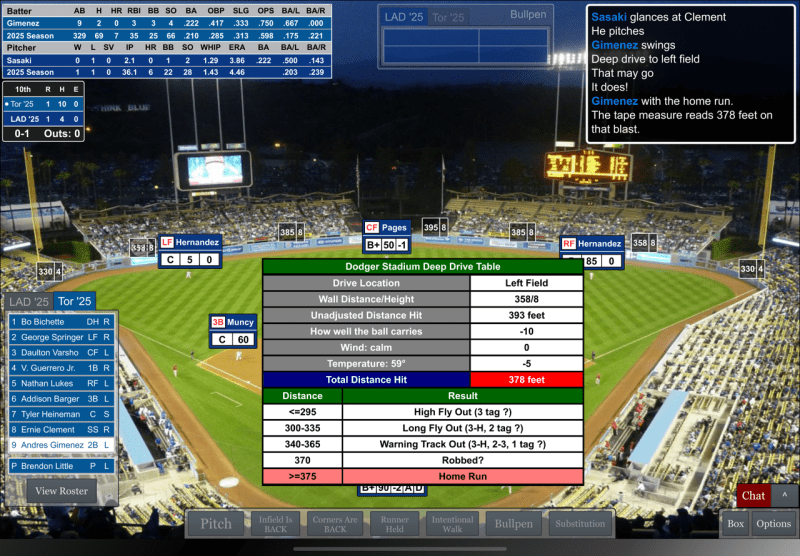The height and width of the screenshot is (556, 800).
Task: Open the Options menu
Action: pos(773,523)
